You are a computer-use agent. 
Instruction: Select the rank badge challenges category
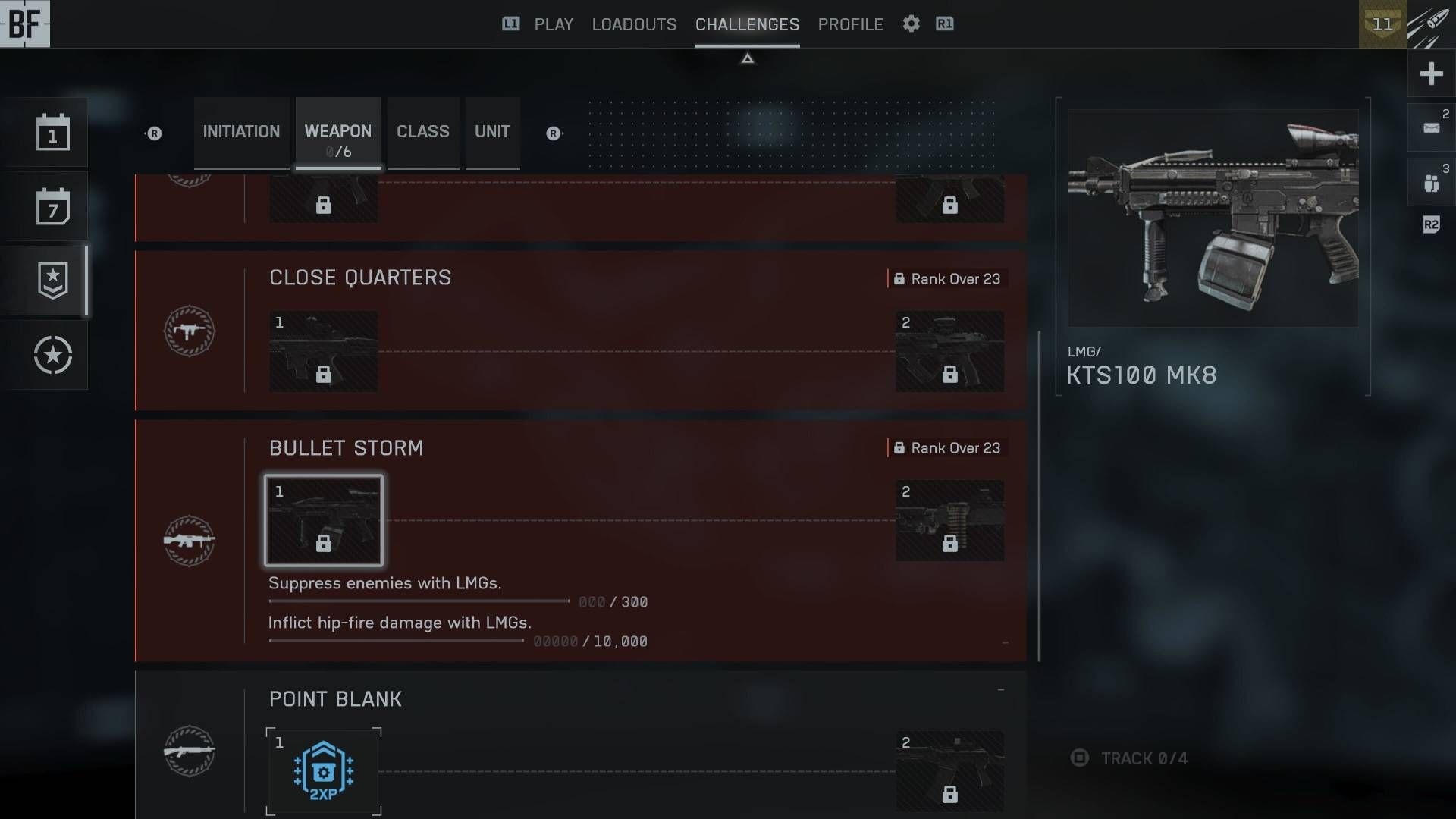tap(52, 281)
